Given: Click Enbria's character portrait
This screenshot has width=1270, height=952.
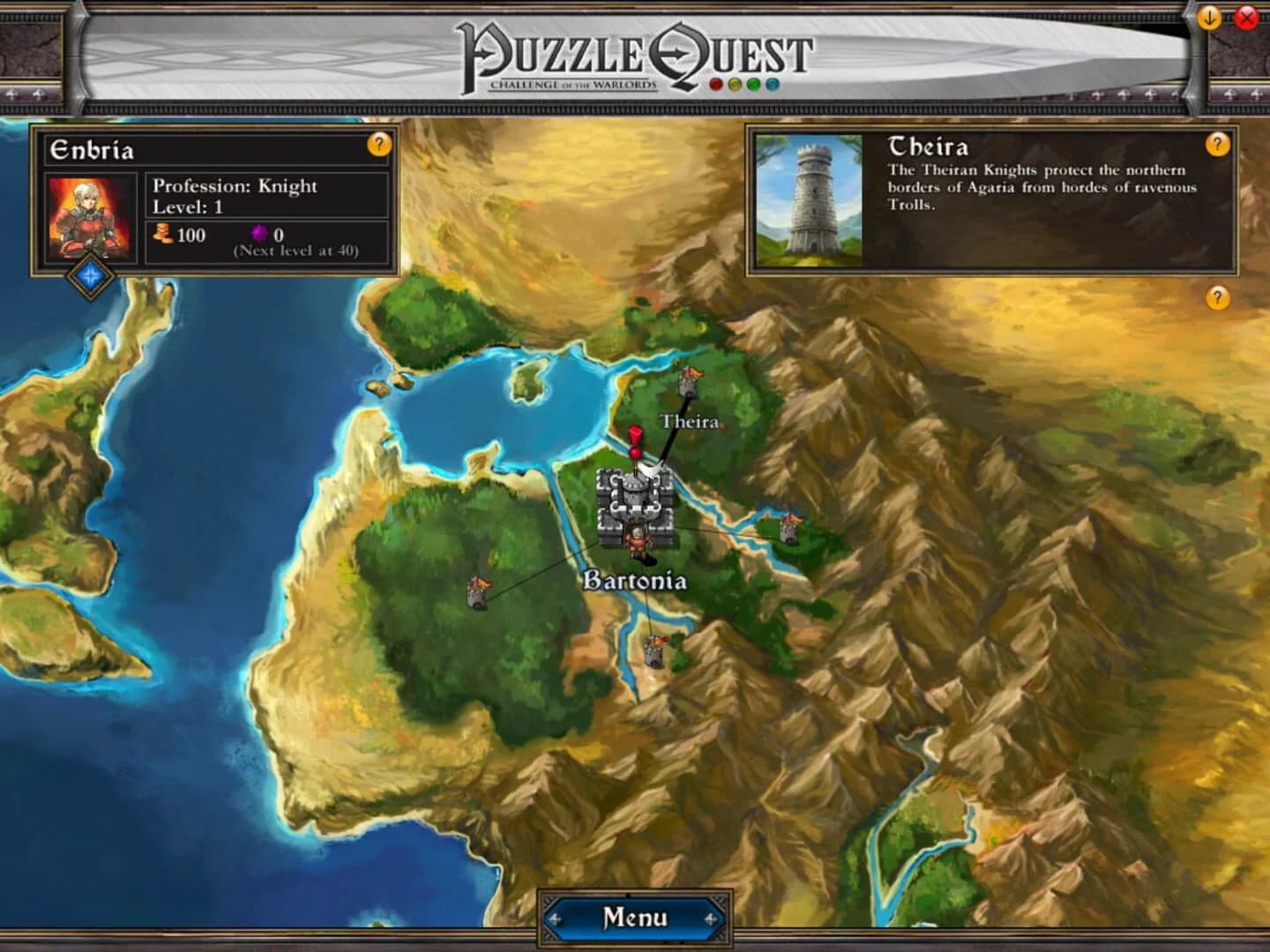Looking at the screenshot, I should click(x=88, y=214).
